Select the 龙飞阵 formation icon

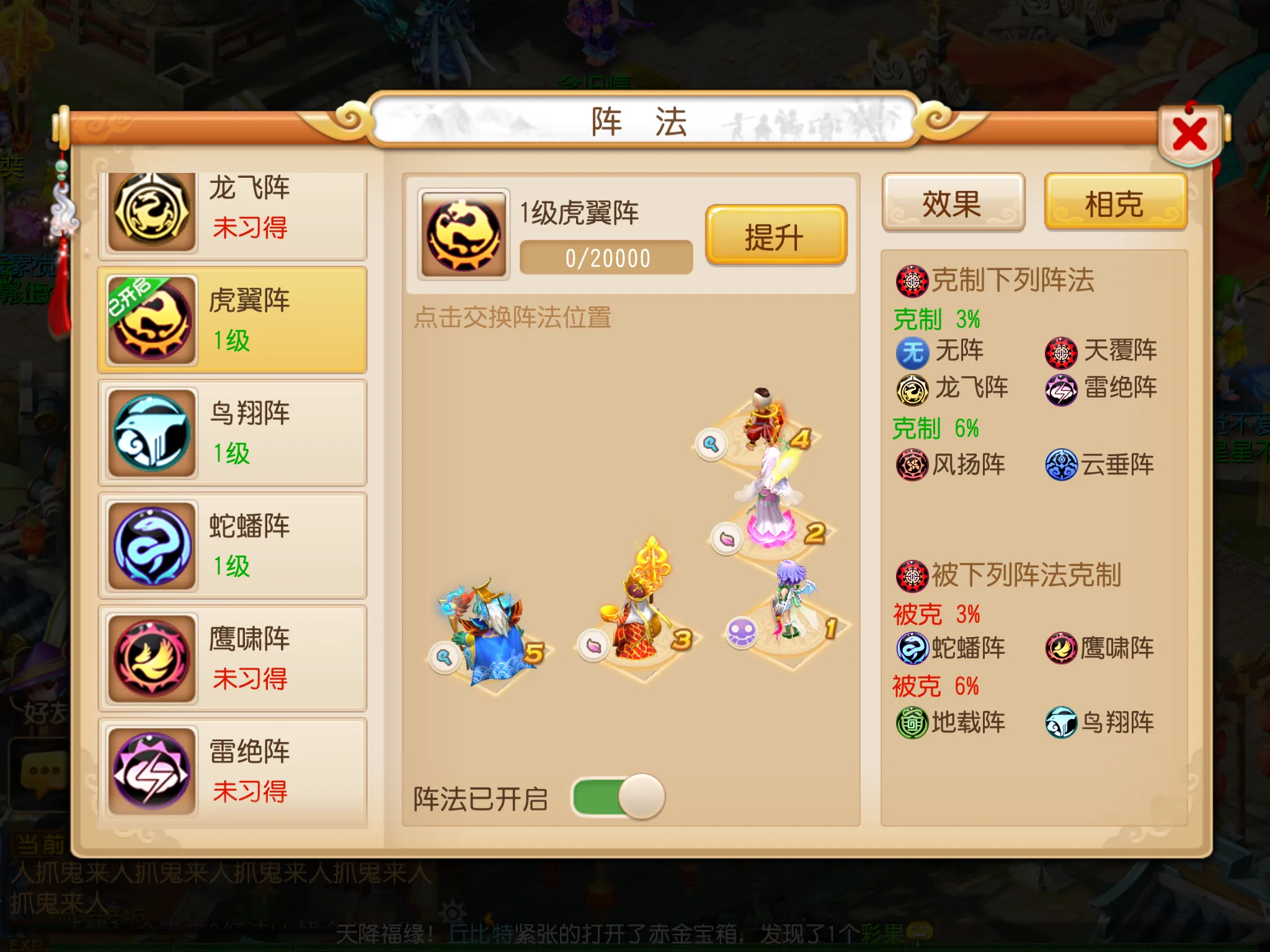(151, 208)
